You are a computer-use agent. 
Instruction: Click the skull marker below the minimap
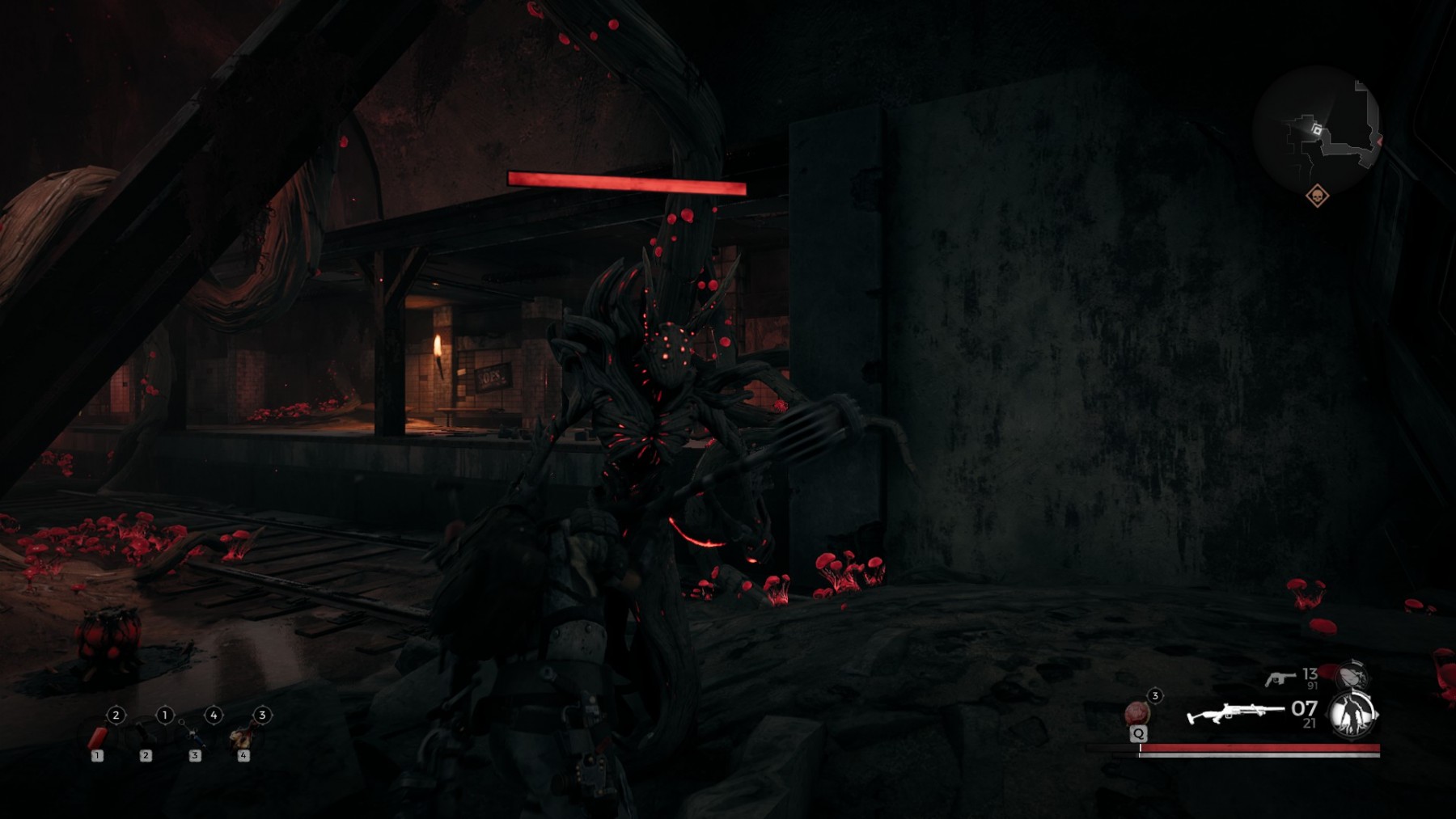[x=1317, y=196]
